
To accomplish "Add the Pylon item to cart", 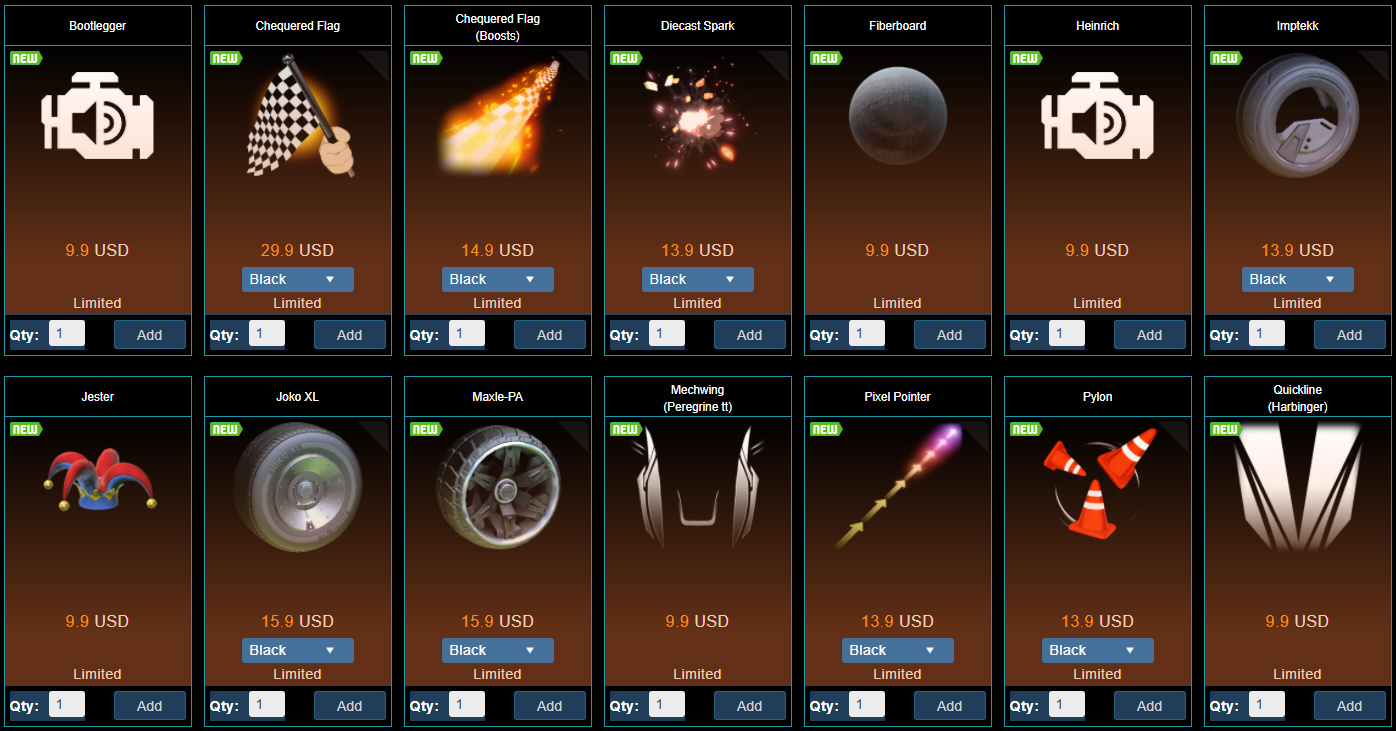I will [1149, 706].
